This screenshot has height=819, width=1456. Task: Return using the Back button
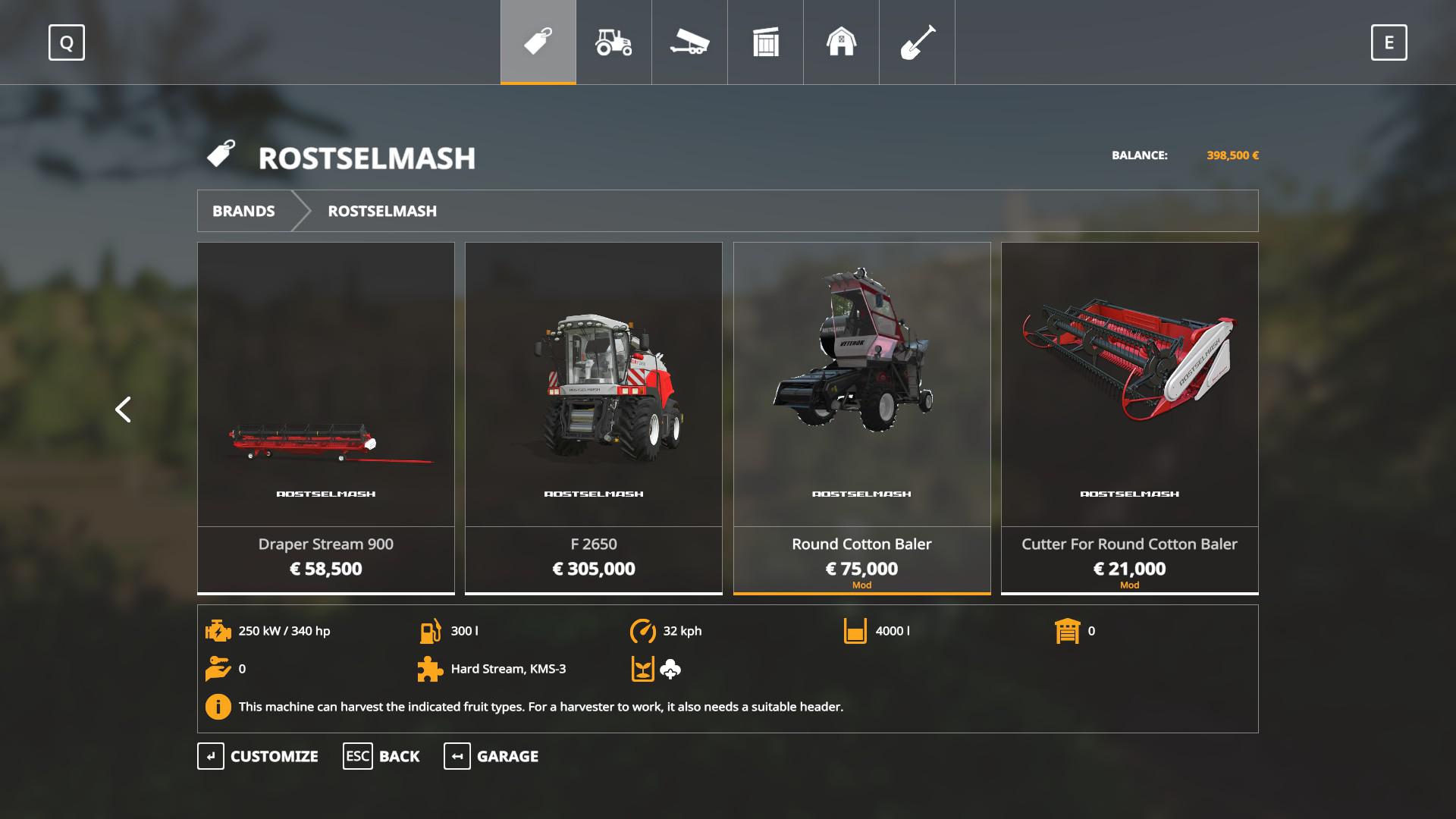pos(381,756)
